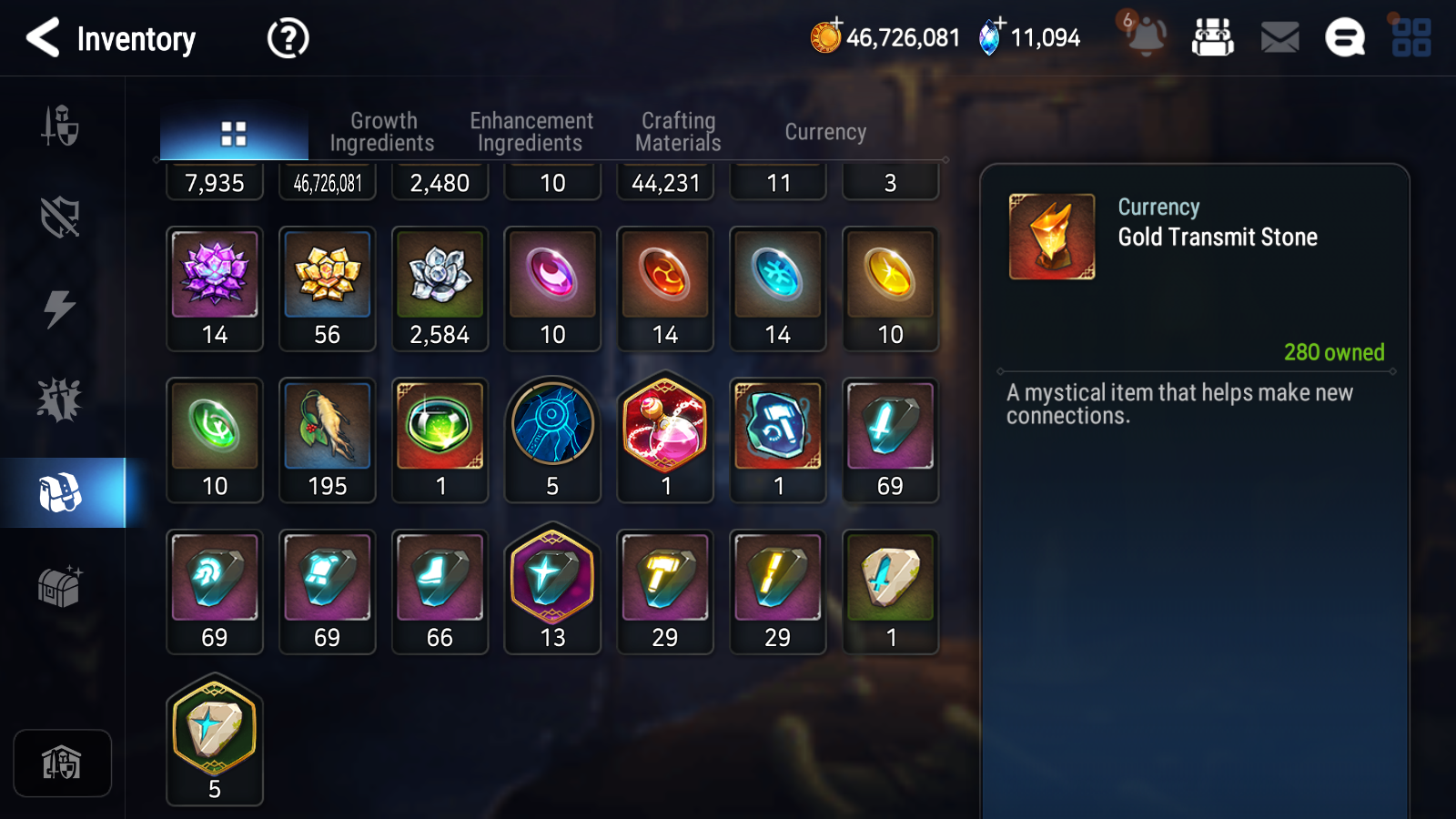Open help via the question mark icon
This screenshot has height=819, width=1456.
[x=287, y=38]
